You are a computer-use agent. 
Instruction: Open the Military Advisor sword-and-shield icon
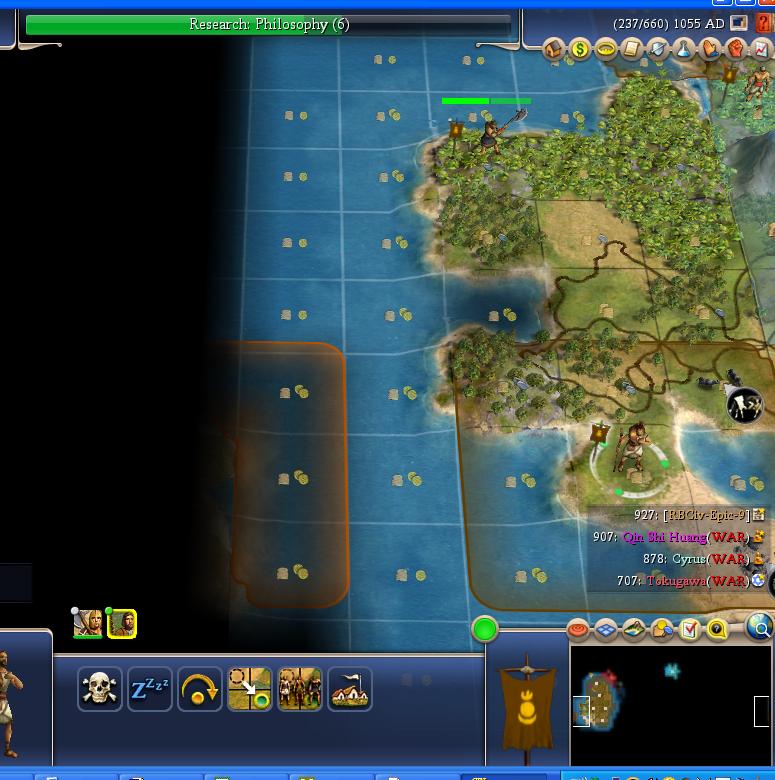(x=658, y=50)
